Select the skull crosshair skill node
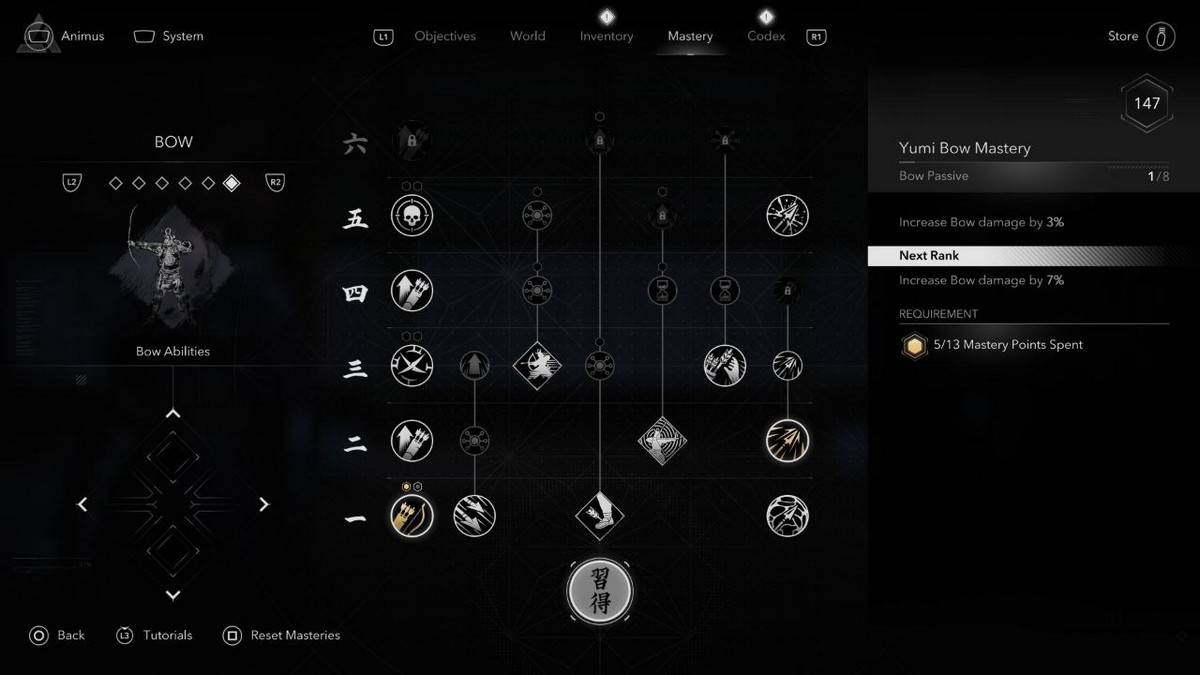 tap(411, 215)
